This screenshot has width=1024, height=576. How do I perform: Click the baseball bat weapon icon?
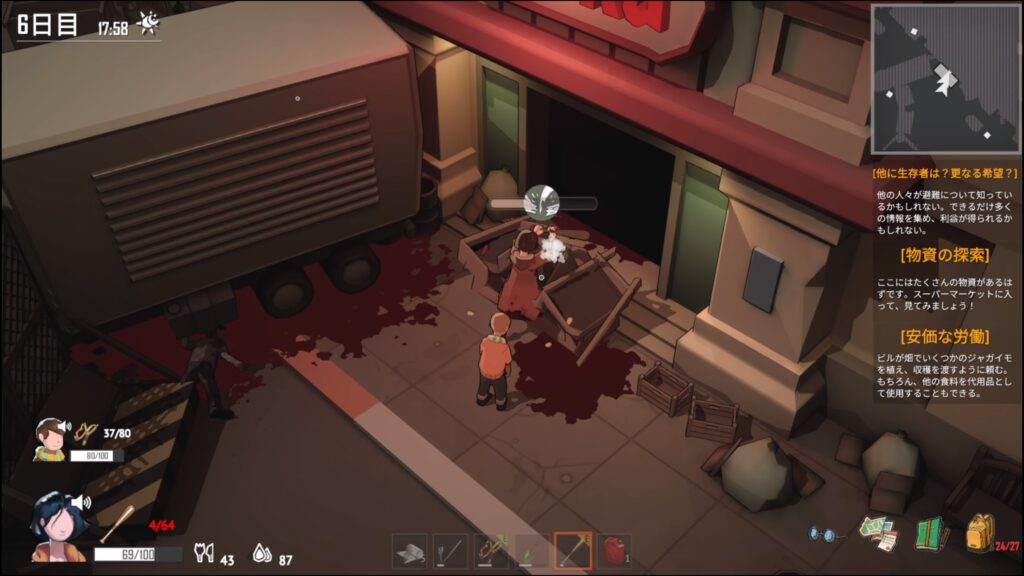tap(116, 522)
